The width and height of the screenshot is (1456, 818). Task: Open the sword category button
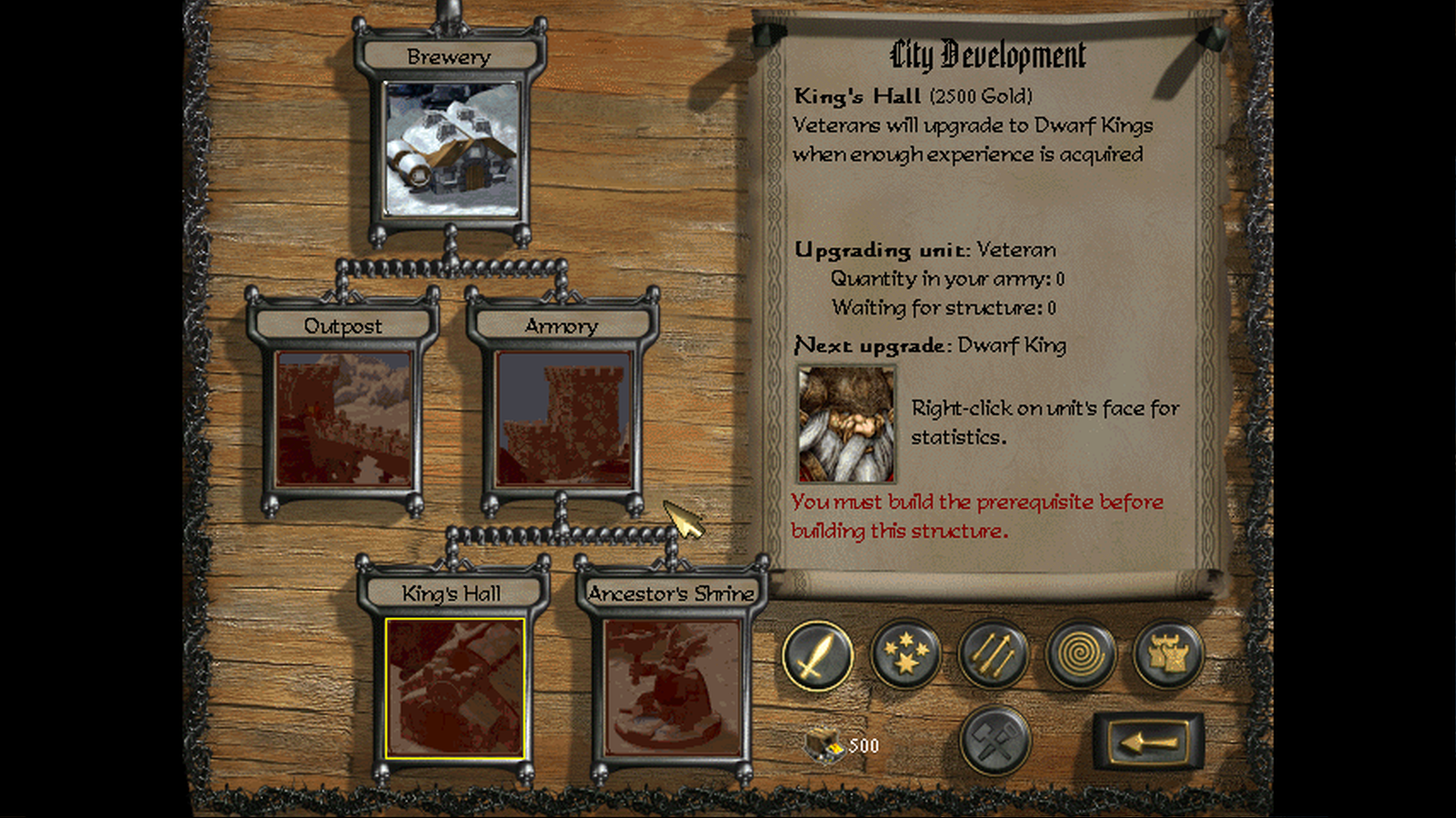817,654
